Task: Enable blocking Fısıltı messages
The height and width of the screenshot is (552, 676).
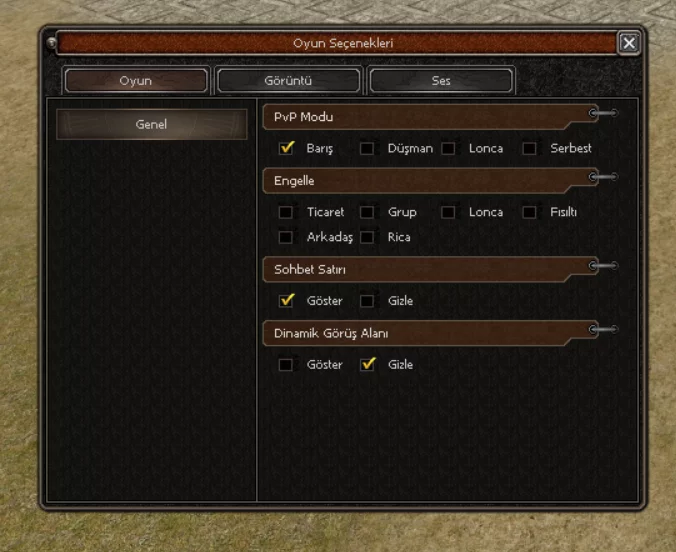Action: [x=529, y=212]
